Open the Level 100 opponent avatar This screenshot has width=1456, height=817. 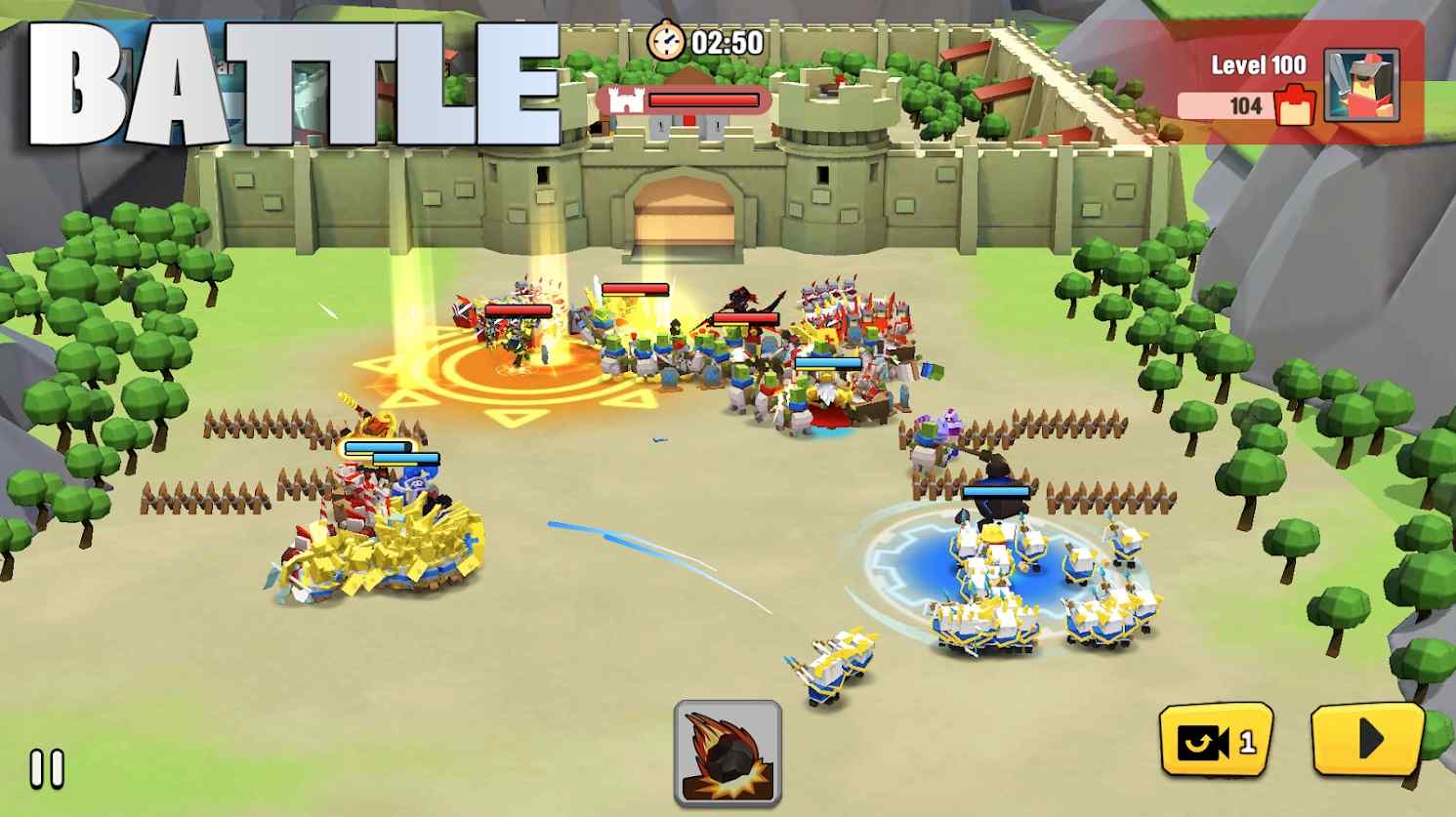[x=1361, y=86]
